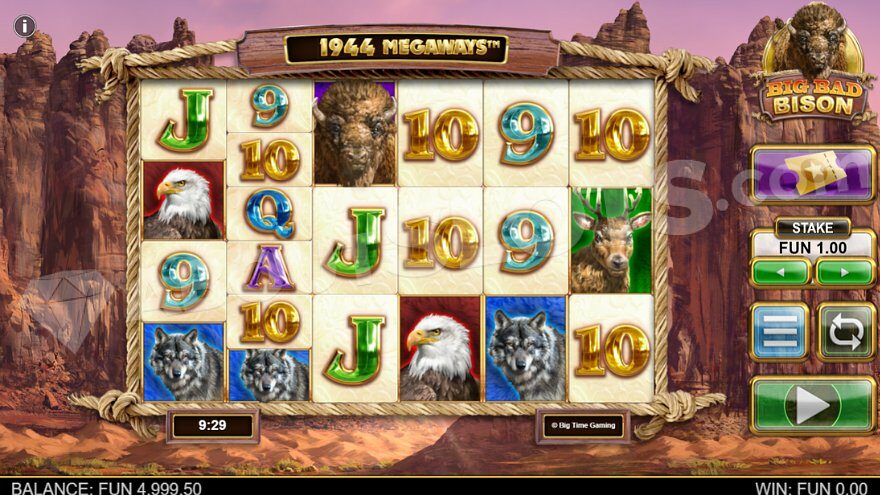Activate the autoplay loop button
The image size is (880, 495).
[x=845, y=331]
